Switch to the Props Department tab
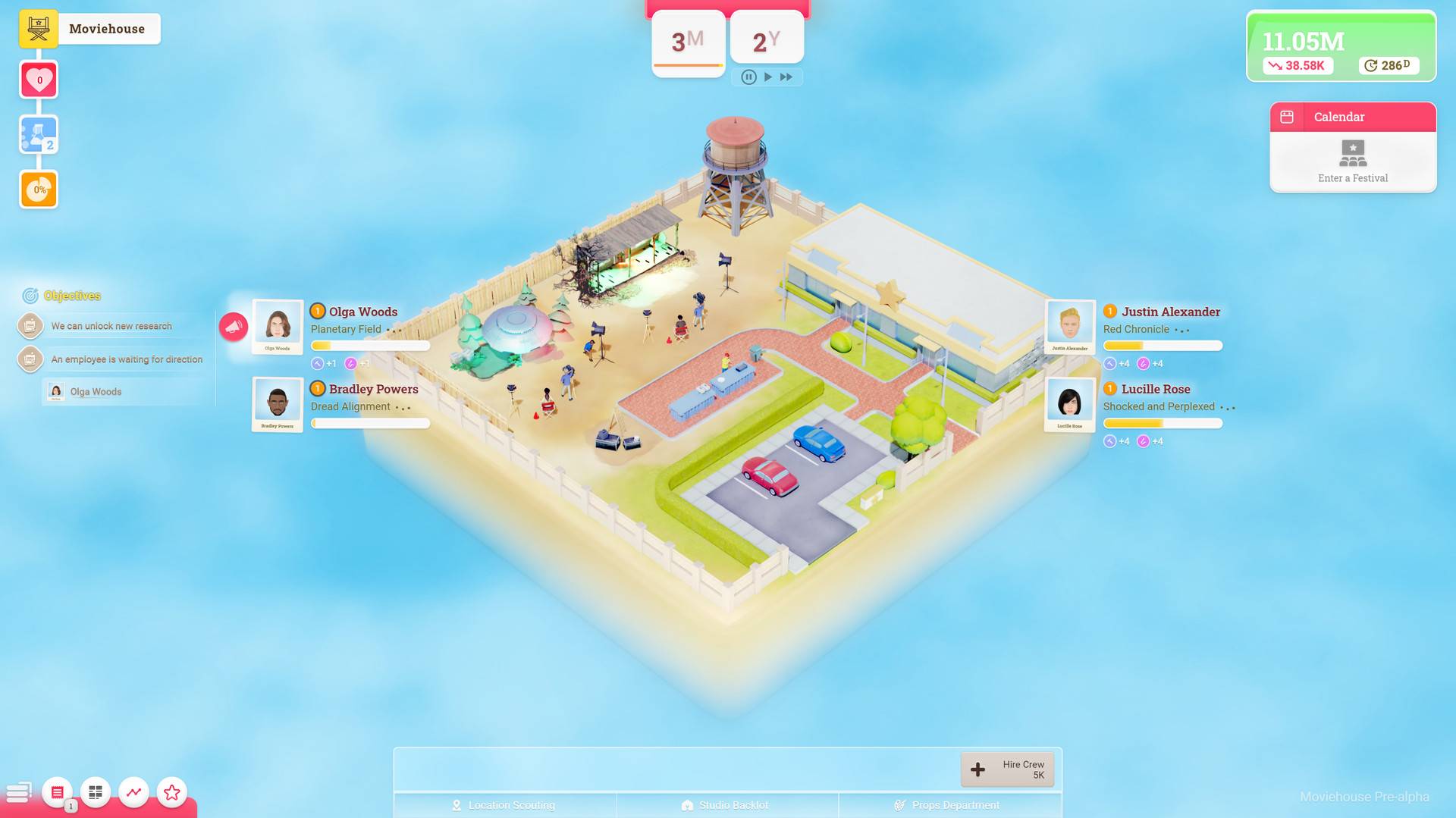This screenshot has width=1456, height=818. click(949, 805)
